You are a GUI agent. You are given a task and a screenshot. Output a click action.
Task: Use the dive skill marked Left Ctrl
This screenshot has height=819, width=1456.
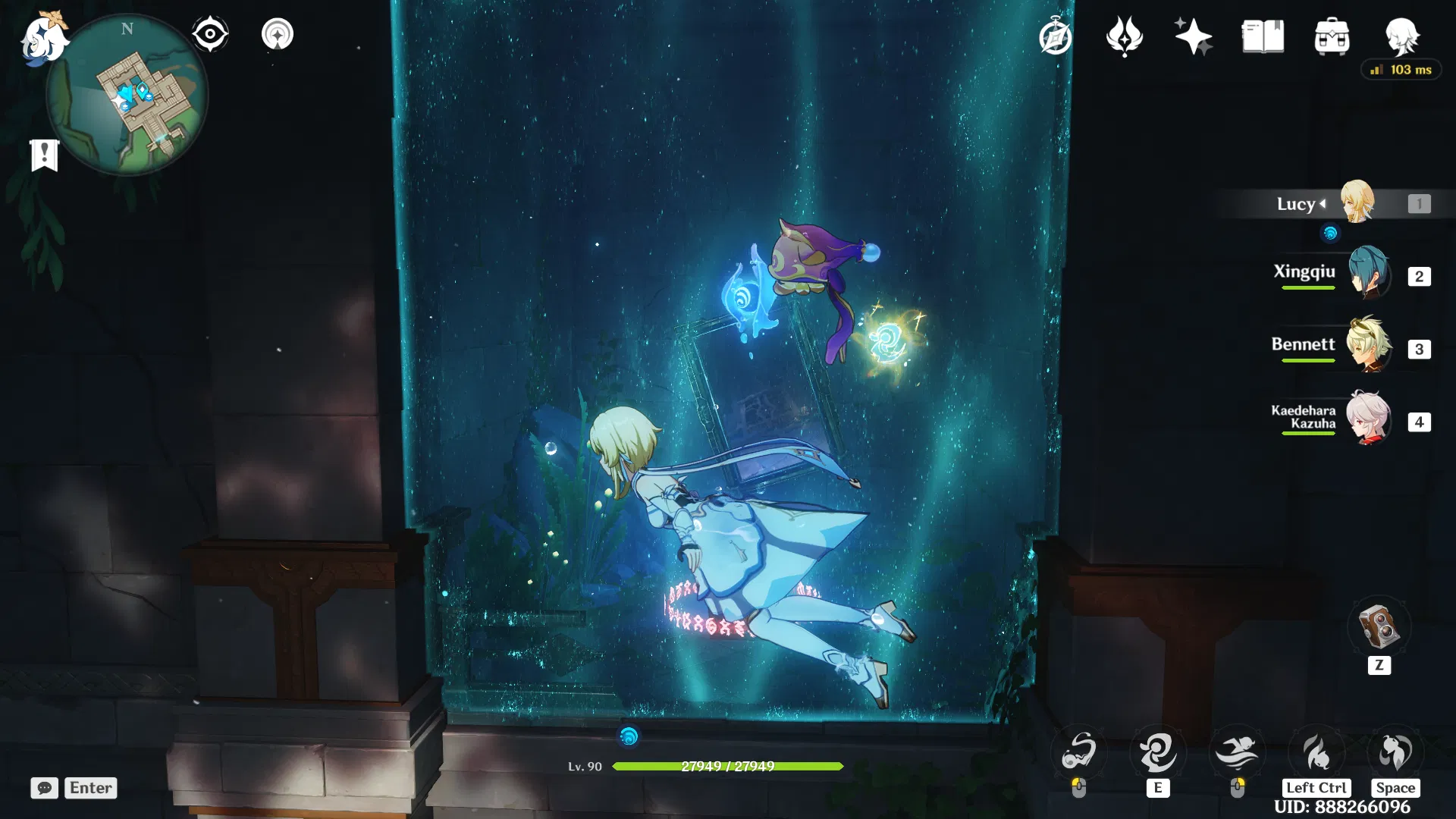[1316, 751]
